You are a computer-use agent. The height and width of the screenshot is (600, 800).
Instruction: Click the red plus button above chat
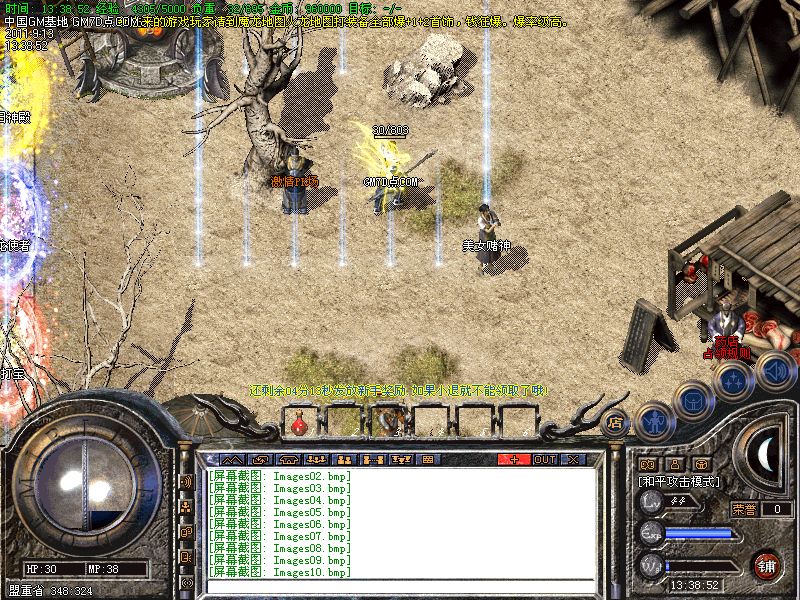[514, 459]
